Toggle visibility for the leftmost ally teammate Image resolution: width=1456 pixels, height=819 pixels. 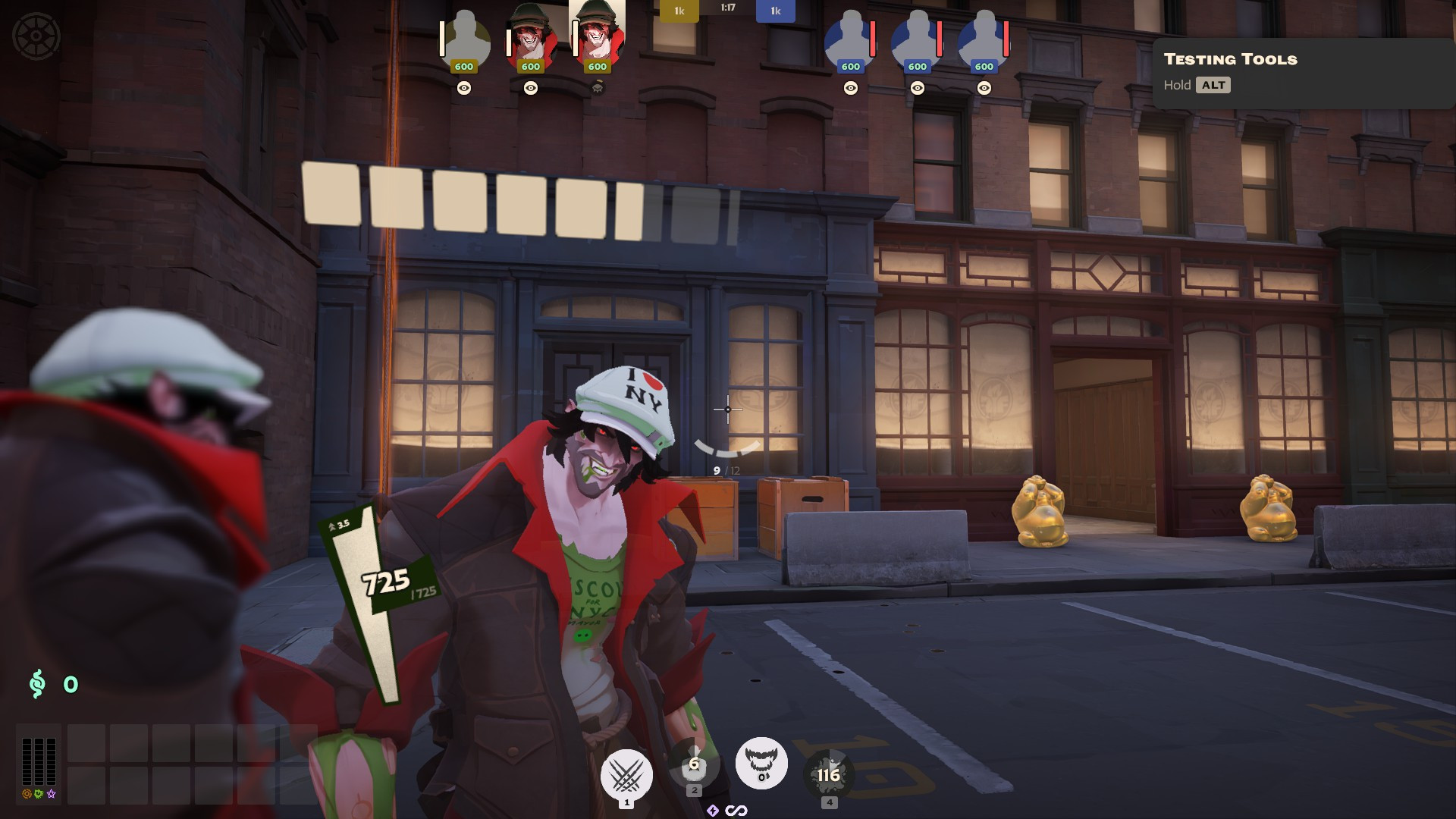(463, 88)
